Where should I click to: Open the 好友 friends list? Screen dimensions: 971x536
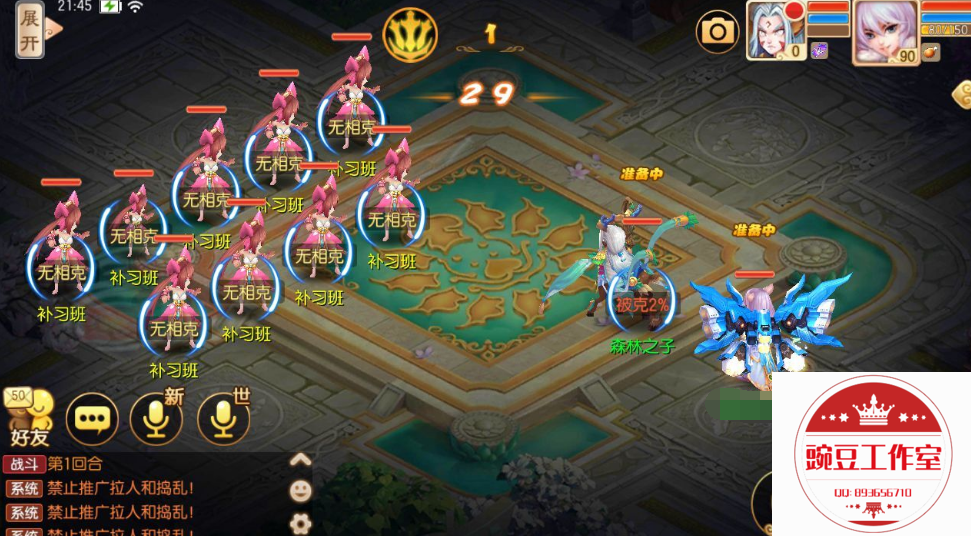pyautogui.click(x=29, y=416)
